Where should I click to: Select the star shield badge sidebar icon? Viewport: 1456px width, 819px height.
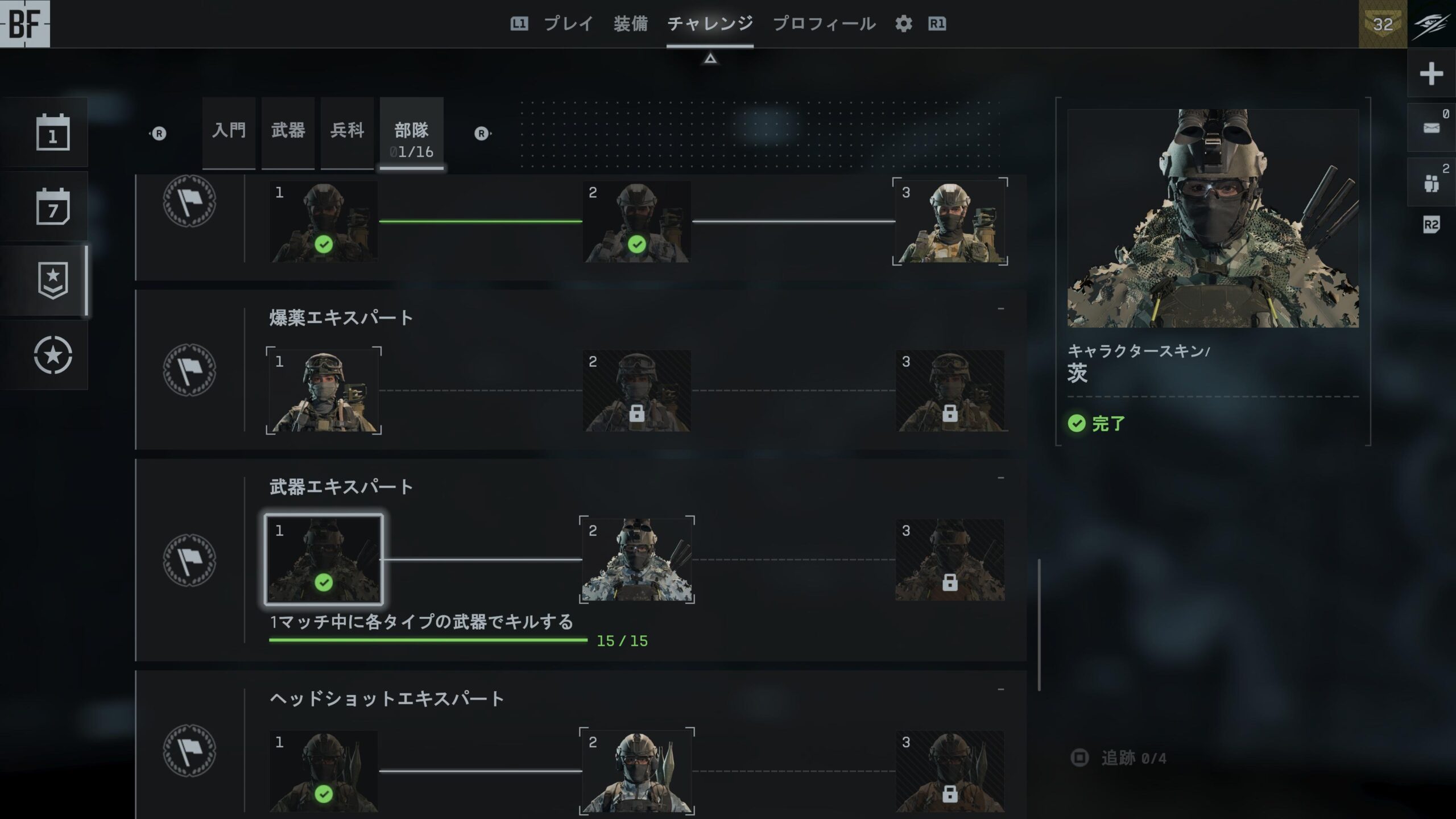pyautogui.click(x=53, y=280)
